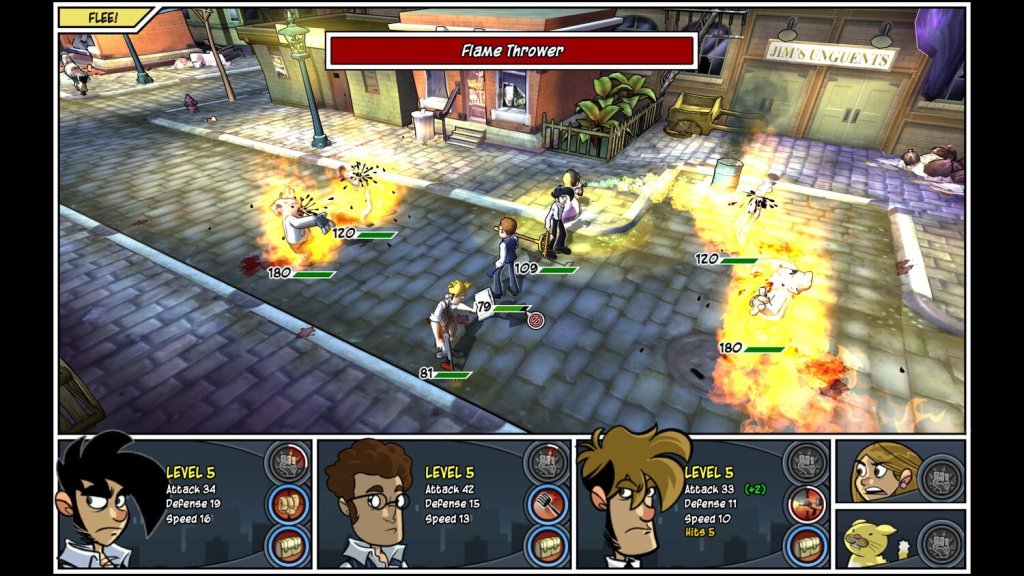Open the black-haired hero's item chest icon
Viewport: 1024px width, 576px height.
pyautogui.click(x=287, y=546)
